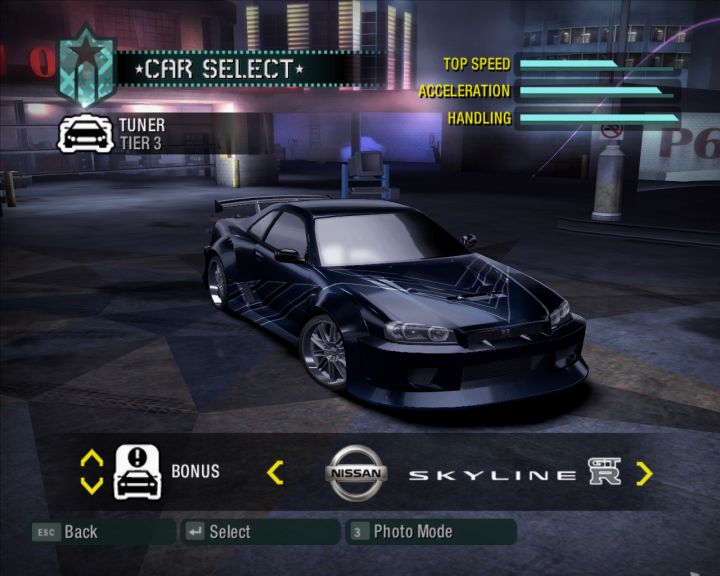Show the previous car with left arrow
Viewport: 720px width, 576px height.
point(275,472)
